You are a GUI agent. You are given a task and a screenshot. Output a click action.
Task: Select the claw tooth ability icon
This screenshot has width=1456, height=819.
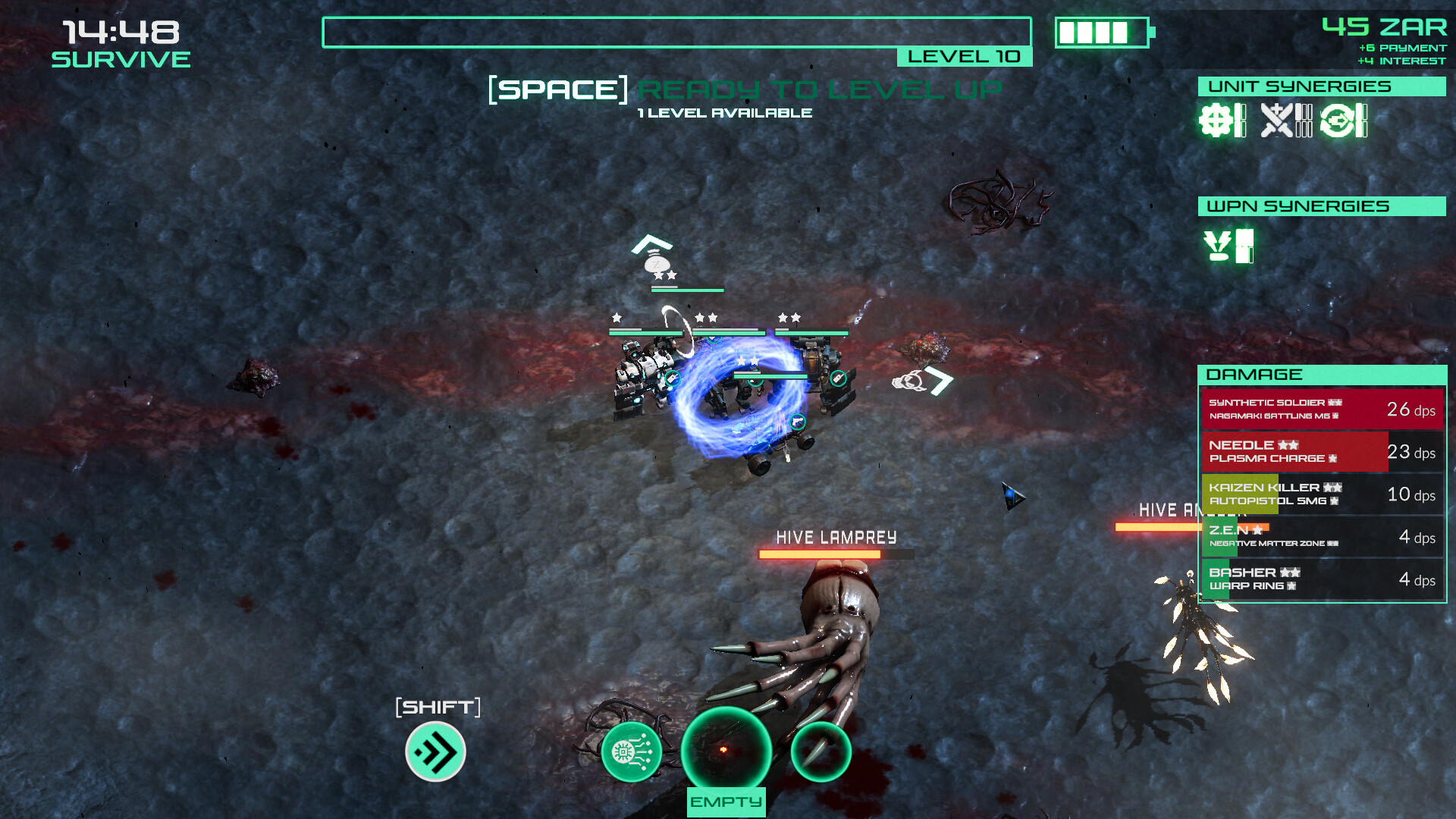(x=821, y=752)
